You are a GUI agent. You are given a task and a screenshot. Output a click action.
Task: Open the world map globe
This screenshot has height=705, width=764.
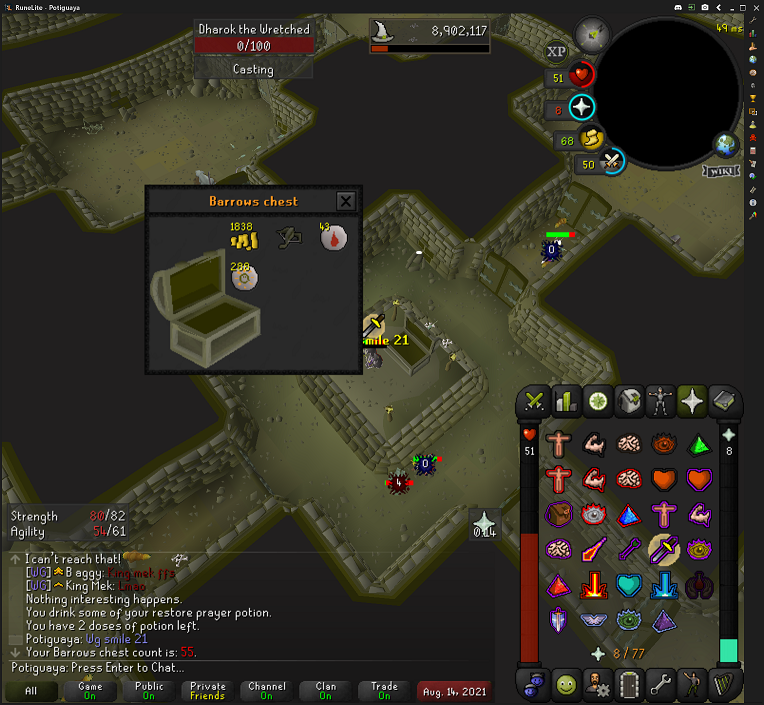click(x=726, y=145)
